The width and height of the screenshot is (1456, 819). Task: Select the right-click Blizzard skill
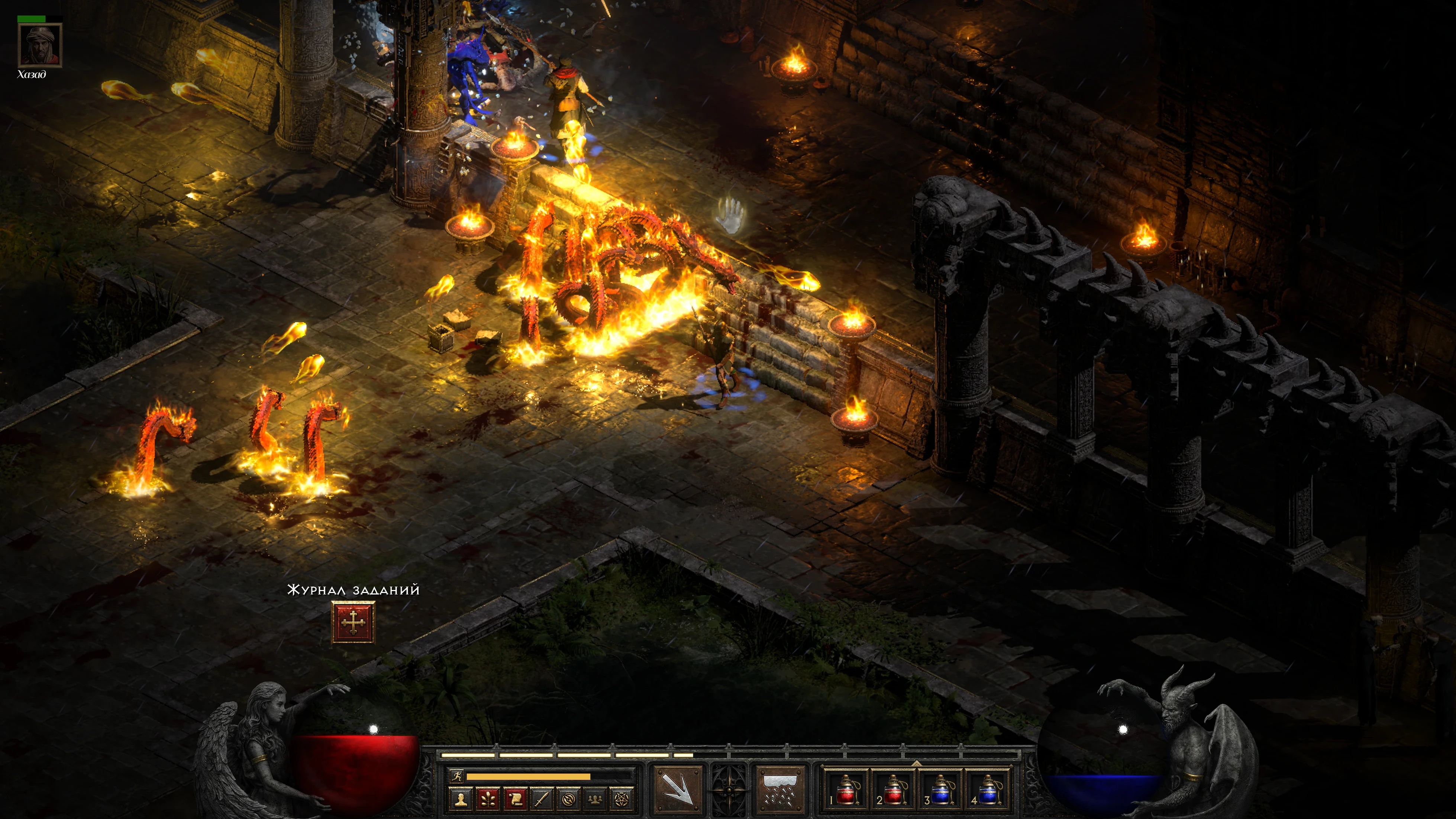781,789
